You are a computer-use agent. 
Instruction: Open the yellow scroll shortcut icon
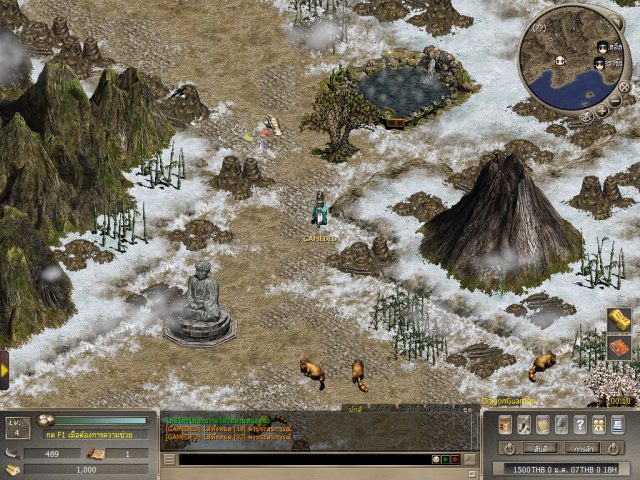(x=619, y=320)
